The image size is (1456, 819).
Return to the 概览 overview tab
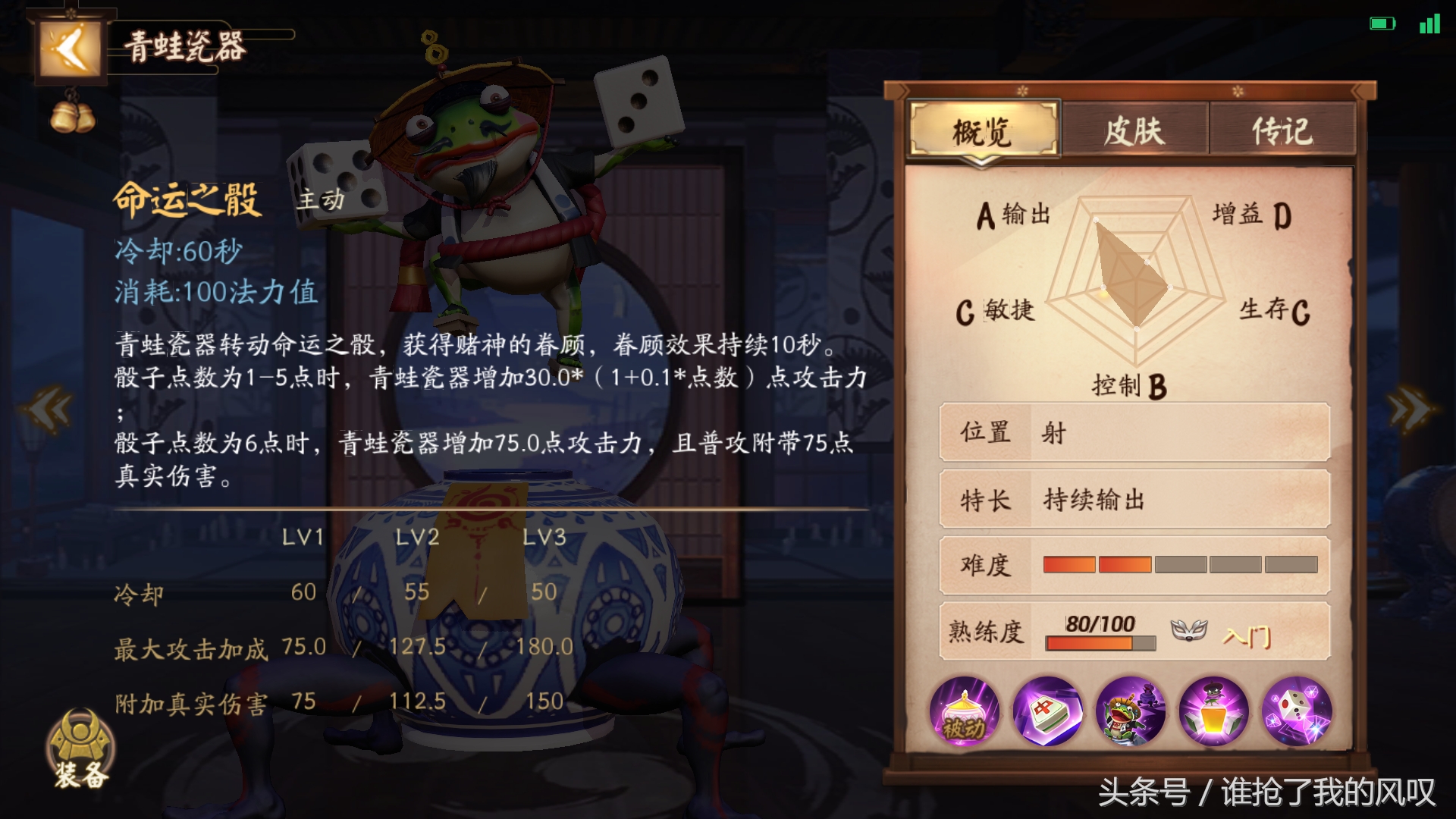[983, 130]
